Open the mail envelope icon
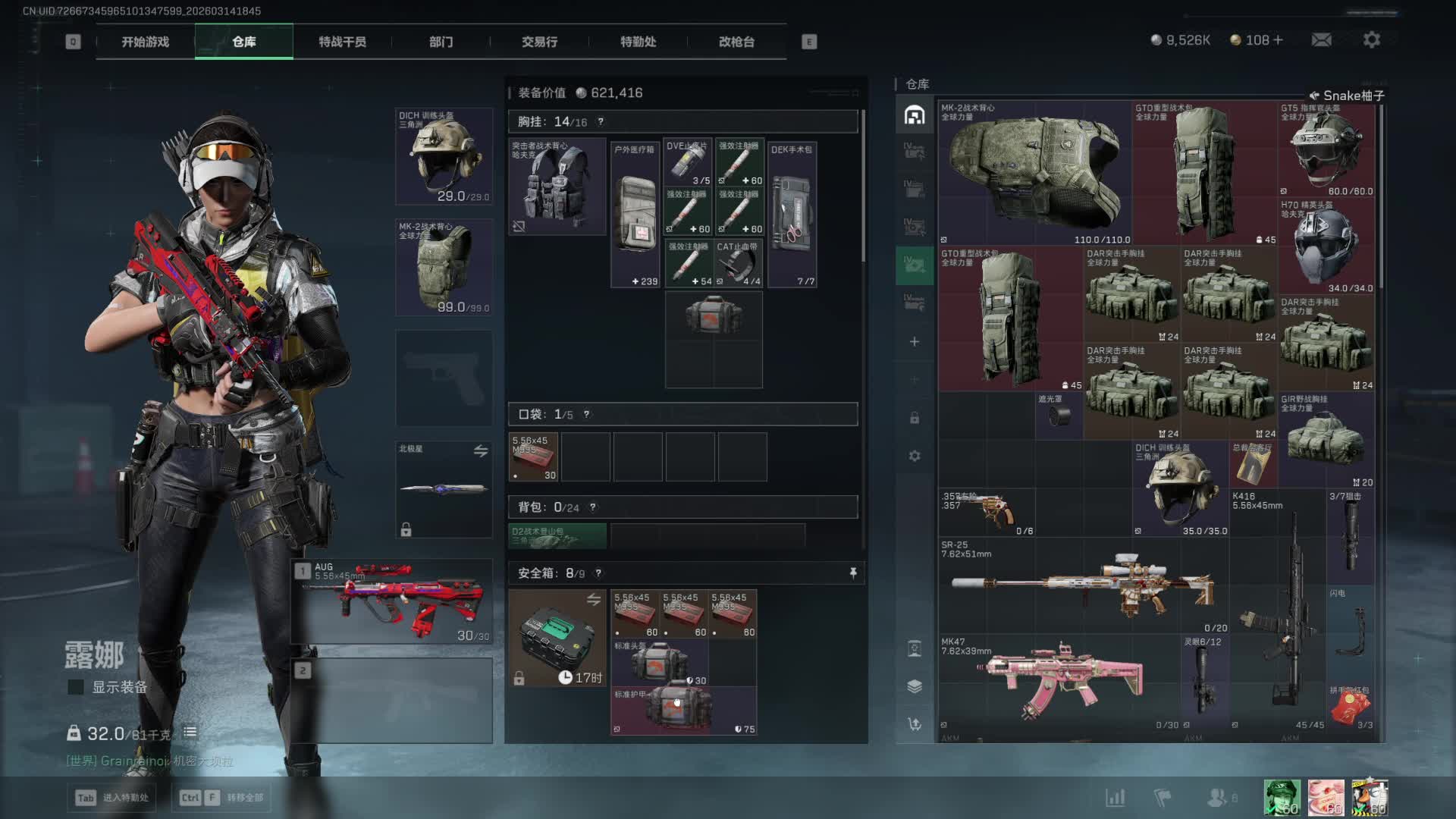 [1321, 39]
